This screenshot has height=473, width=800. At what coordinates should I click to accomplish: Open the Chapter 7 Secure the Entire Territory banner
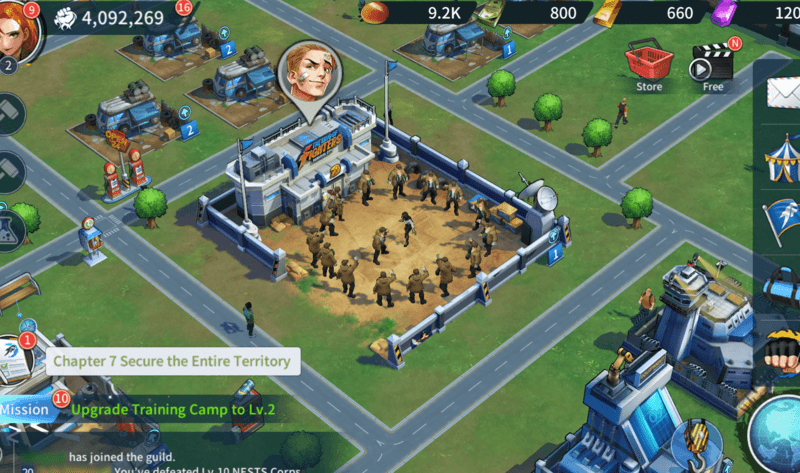tap(171, 361)
